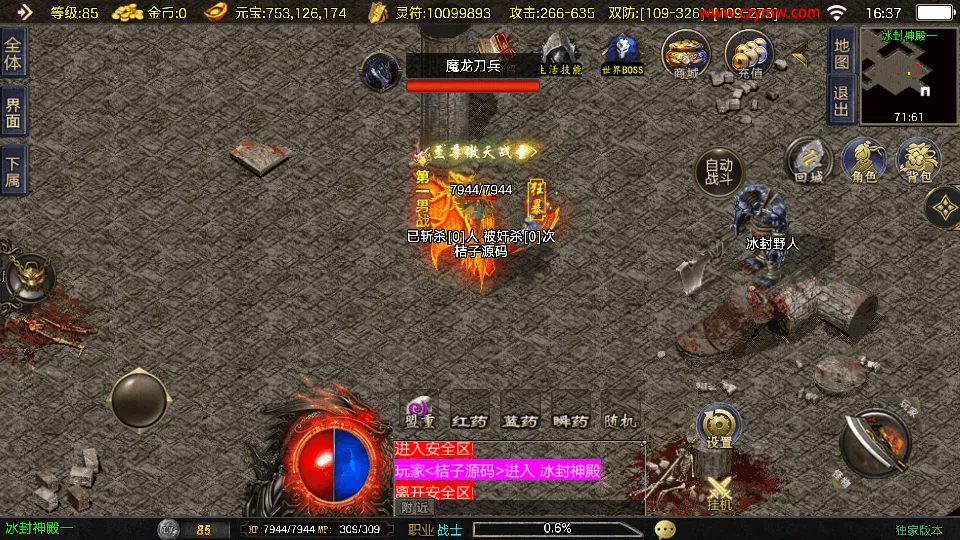Select the 界面 side tab
This screenshot has width=960, height=540.
[x=14, y=112]
